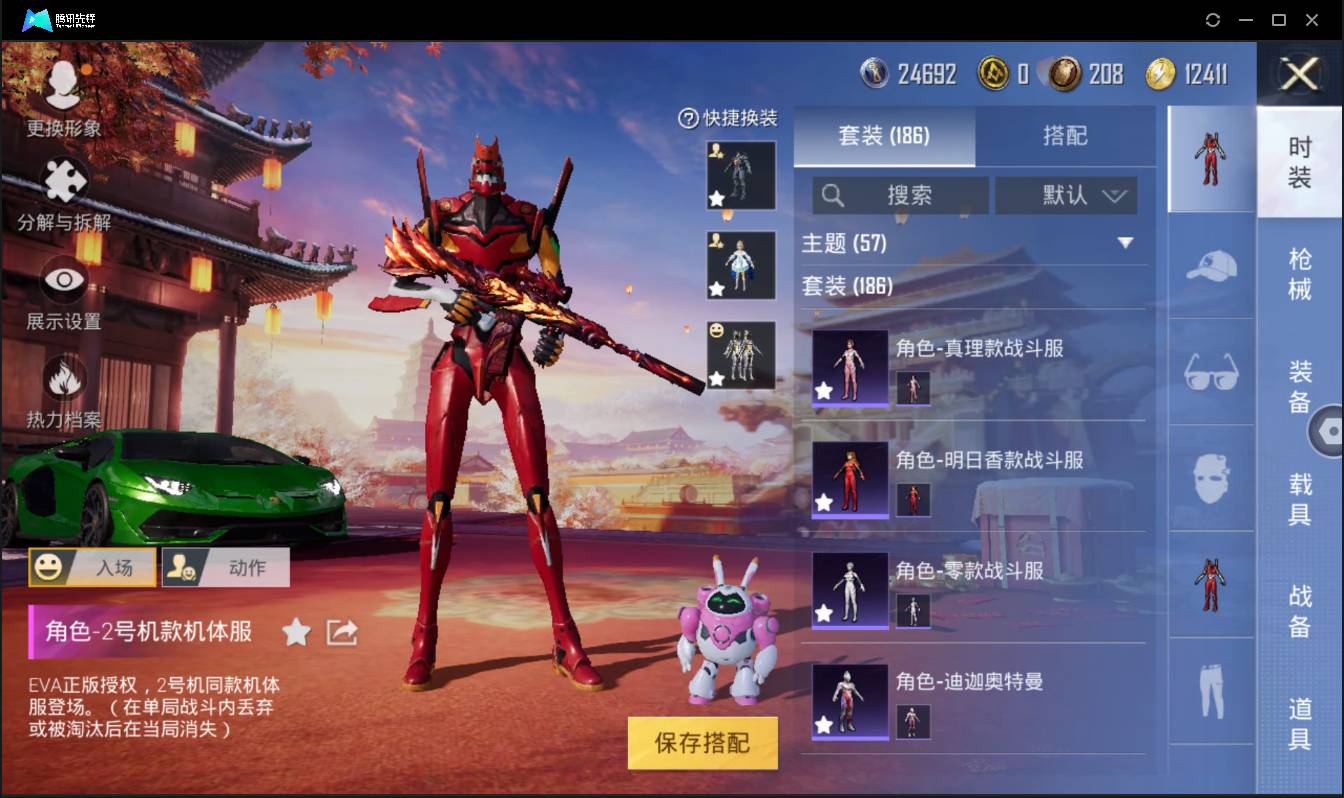Click the share icon next to outfit name
The height and width of the screenshot is (798, 1344).
[x=341, y=632]
